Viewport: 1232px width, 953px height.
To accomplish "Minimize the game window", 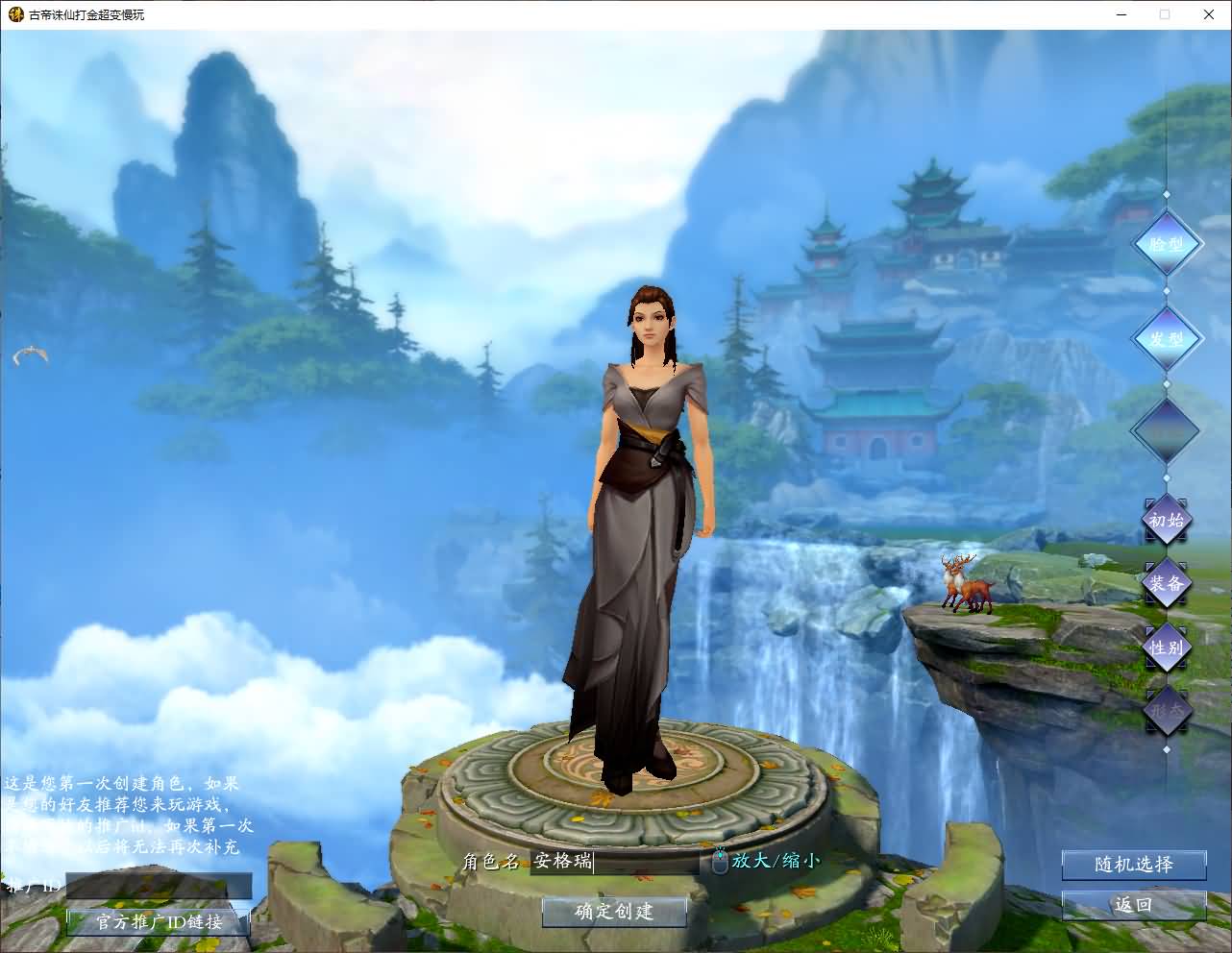I will click(x=1121, y=14).
